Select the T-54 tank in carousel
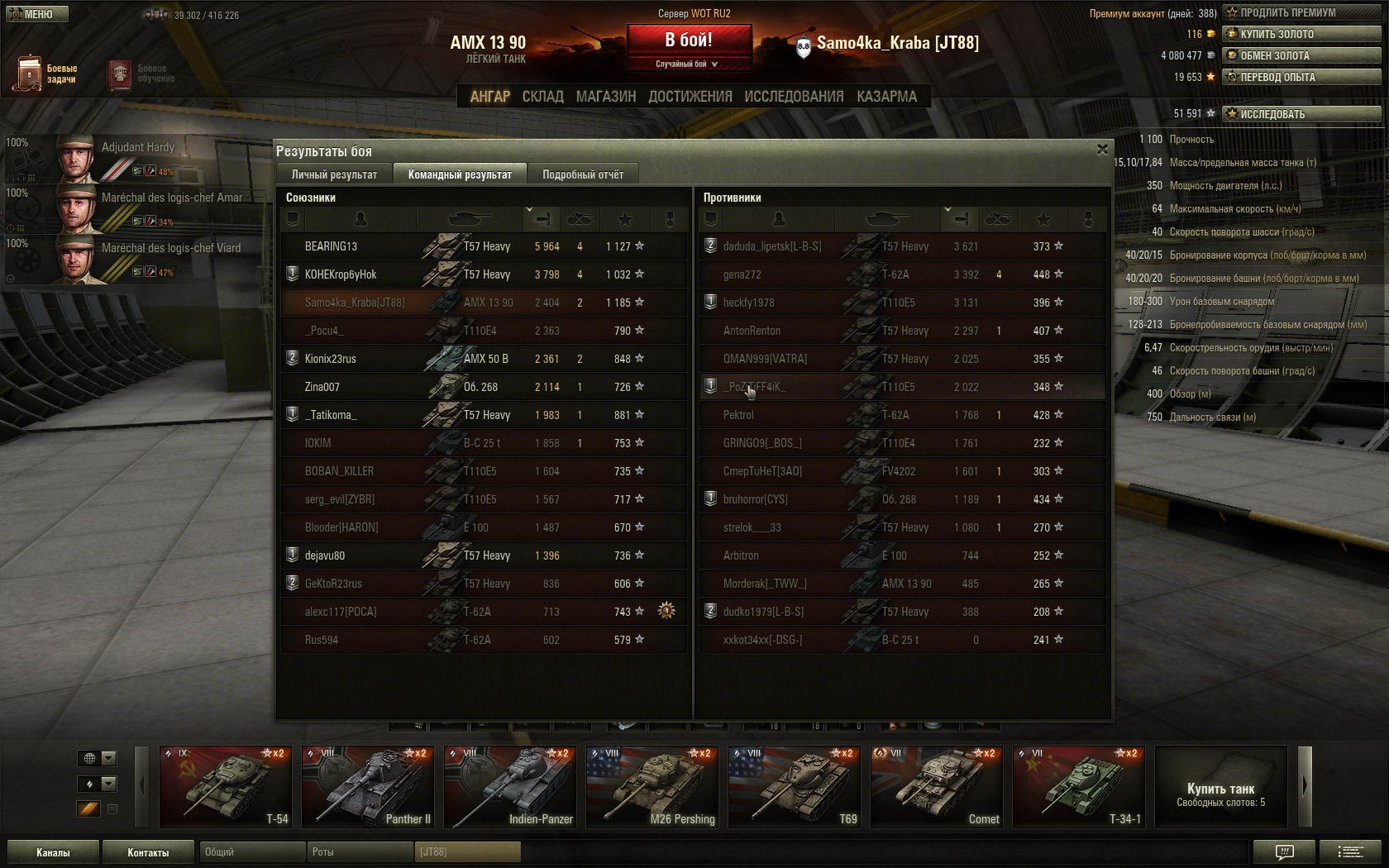Viewport: 1389px width, 868px height. coord(225,786)
